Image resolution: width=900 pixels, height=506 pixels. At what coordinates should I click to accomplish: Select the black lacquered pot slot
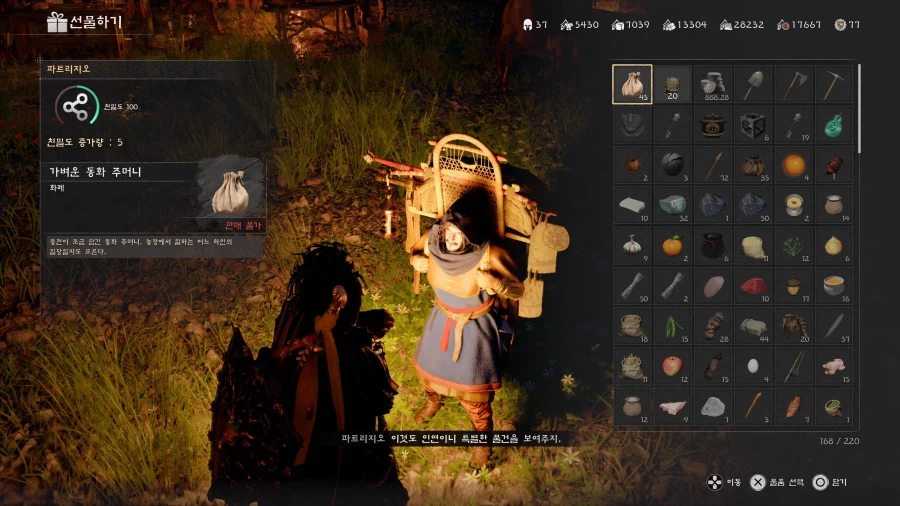coord(713,125)
